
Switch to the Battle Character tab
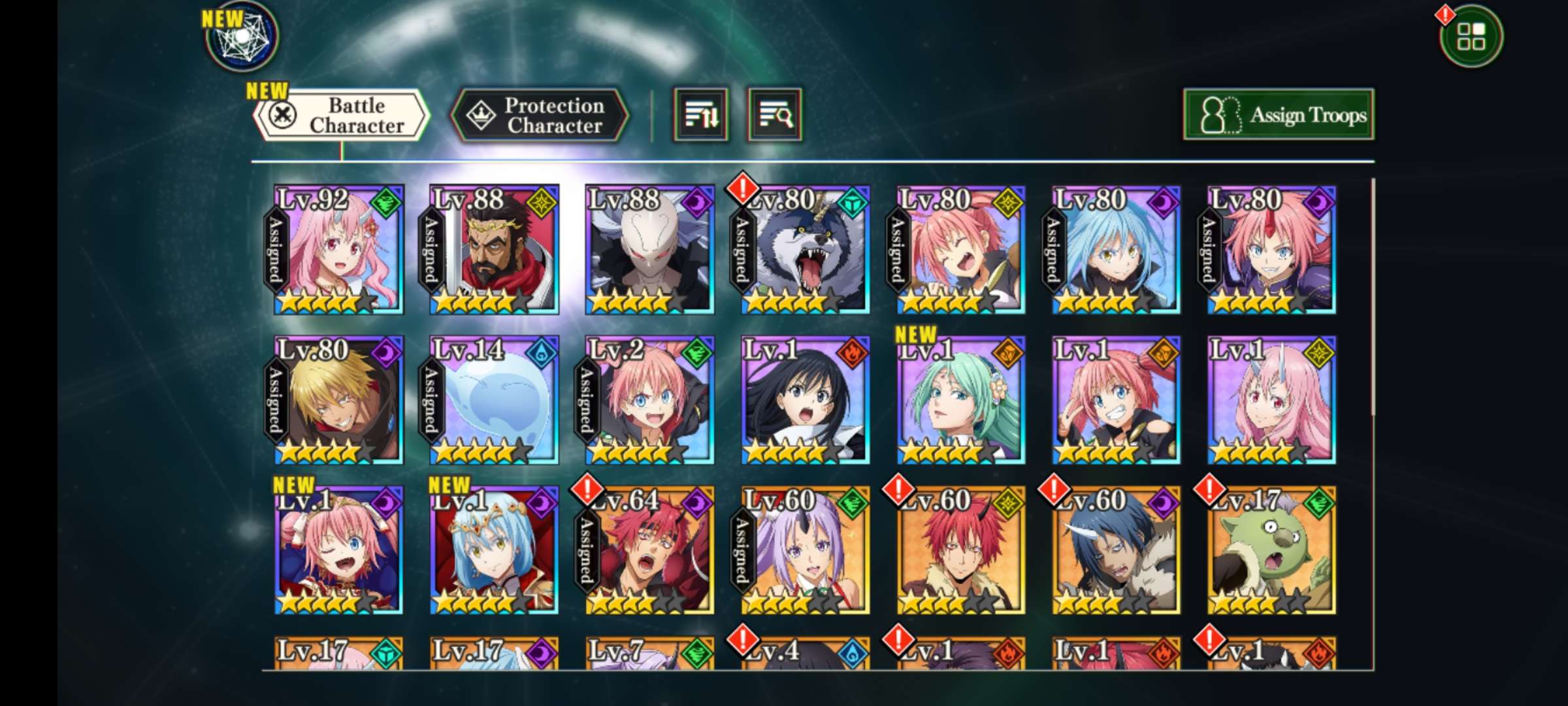click(x=342, y=116)
